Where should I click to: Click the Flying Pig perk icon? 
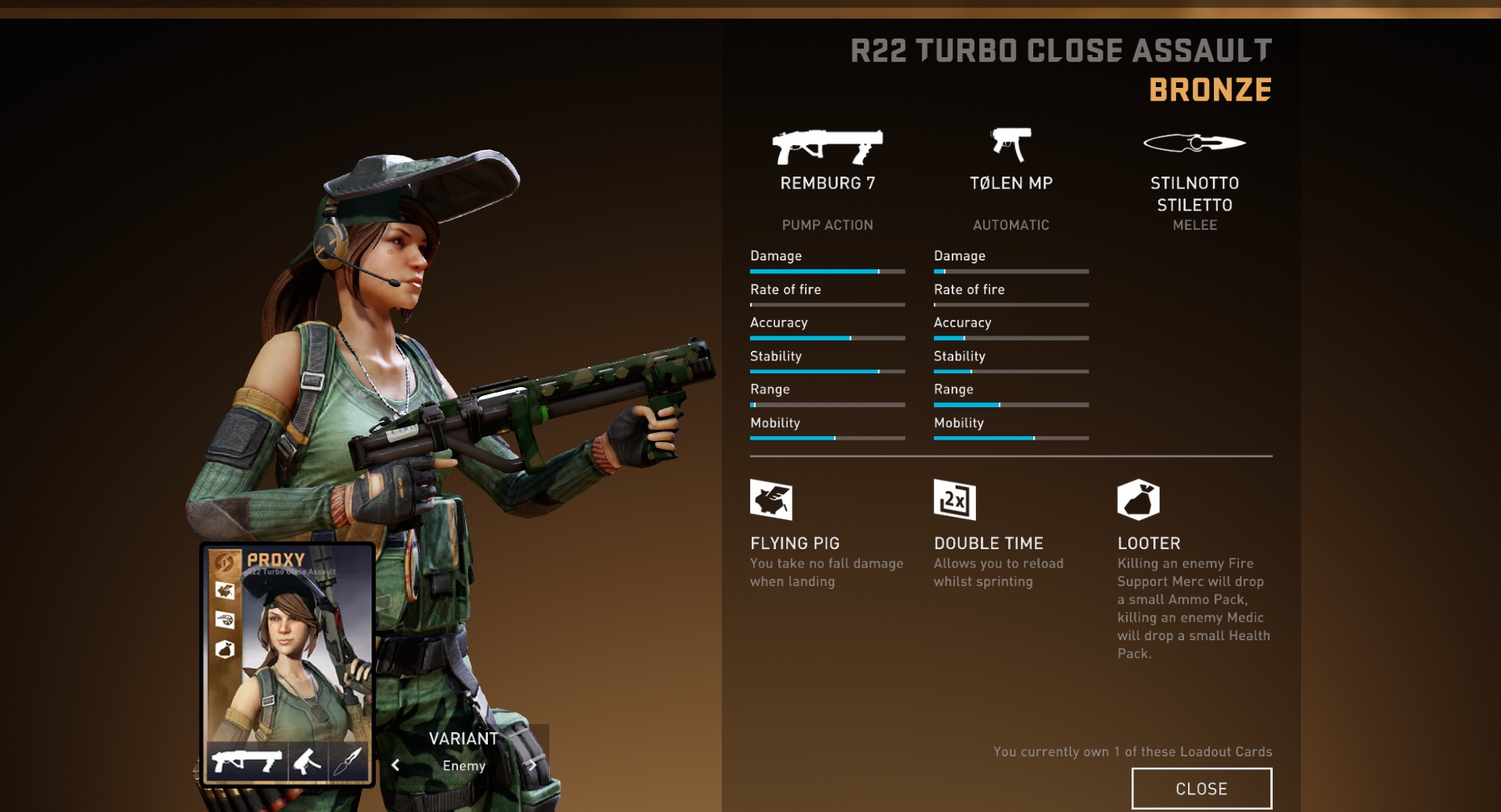[x=771, y=500]
